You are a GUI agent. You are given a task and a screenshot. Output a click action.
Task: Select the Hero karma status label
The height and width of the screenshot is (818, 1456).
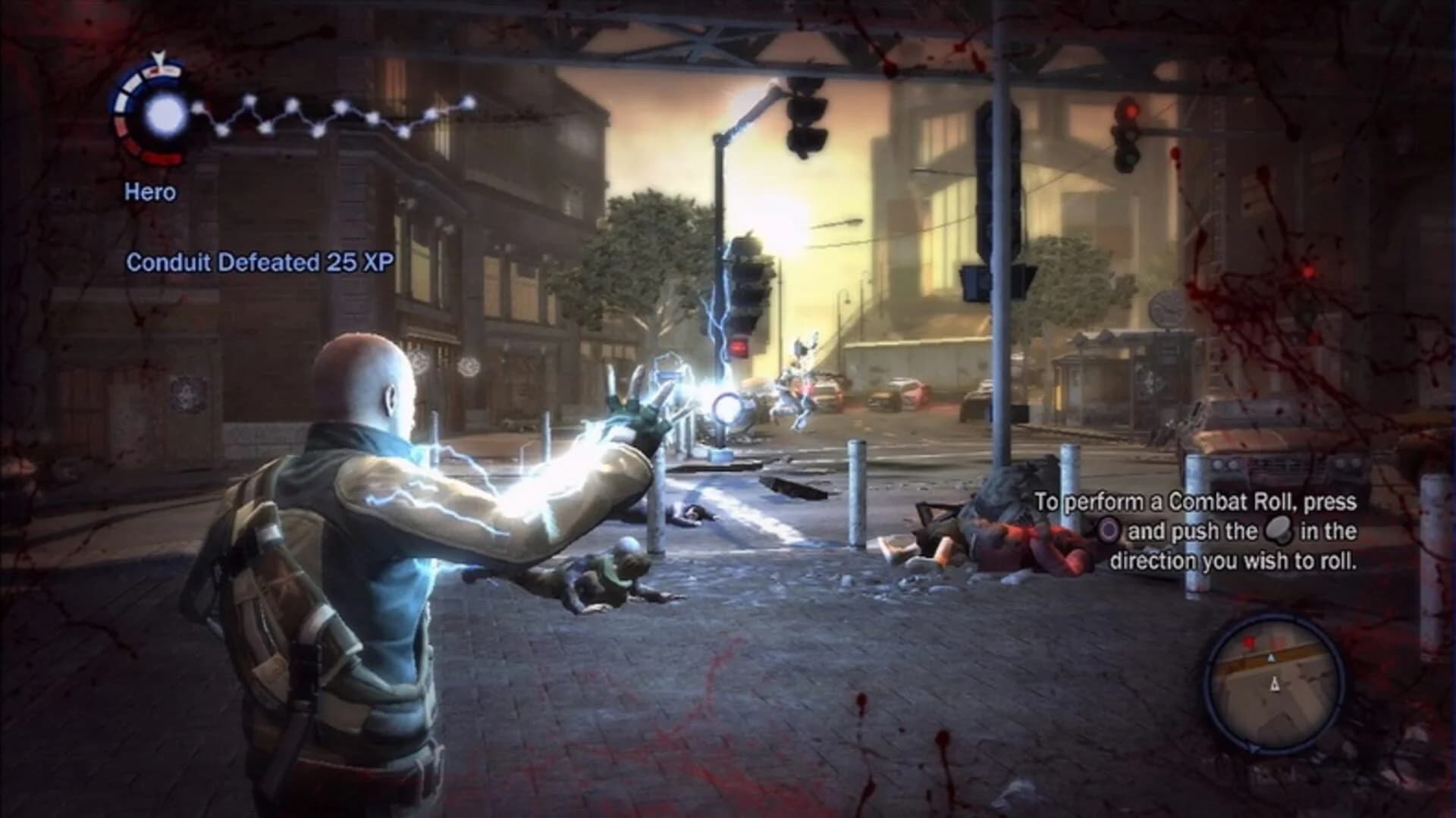[152, 192]
